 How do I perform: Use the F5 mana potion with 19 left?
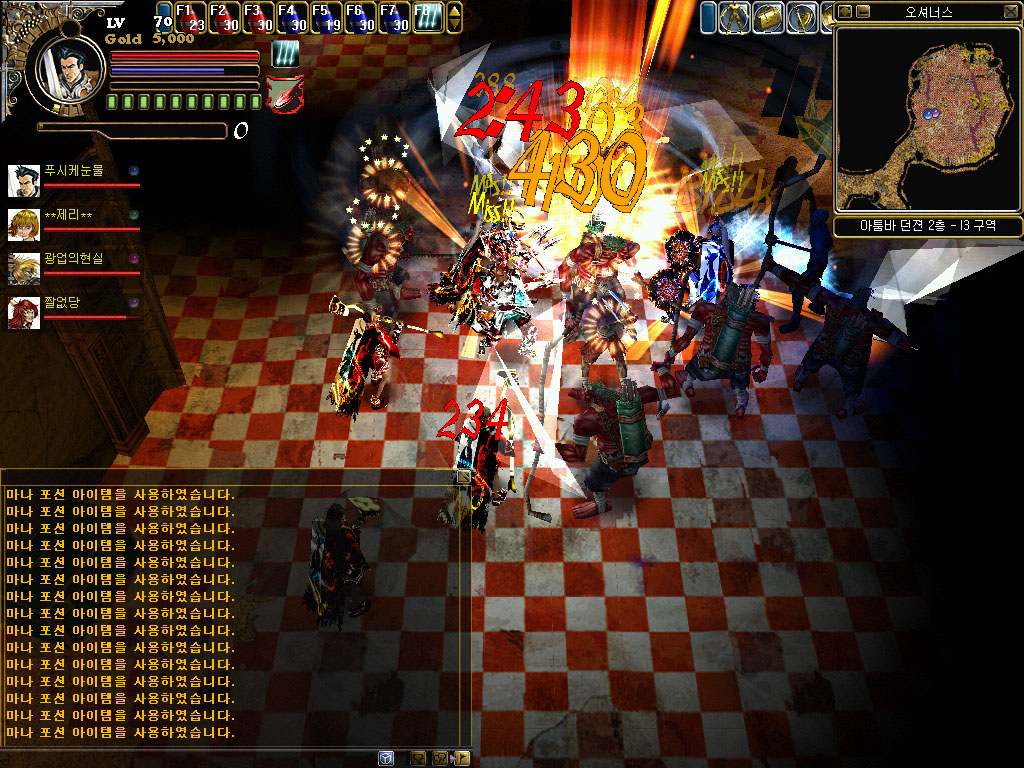tap(325, 18)
